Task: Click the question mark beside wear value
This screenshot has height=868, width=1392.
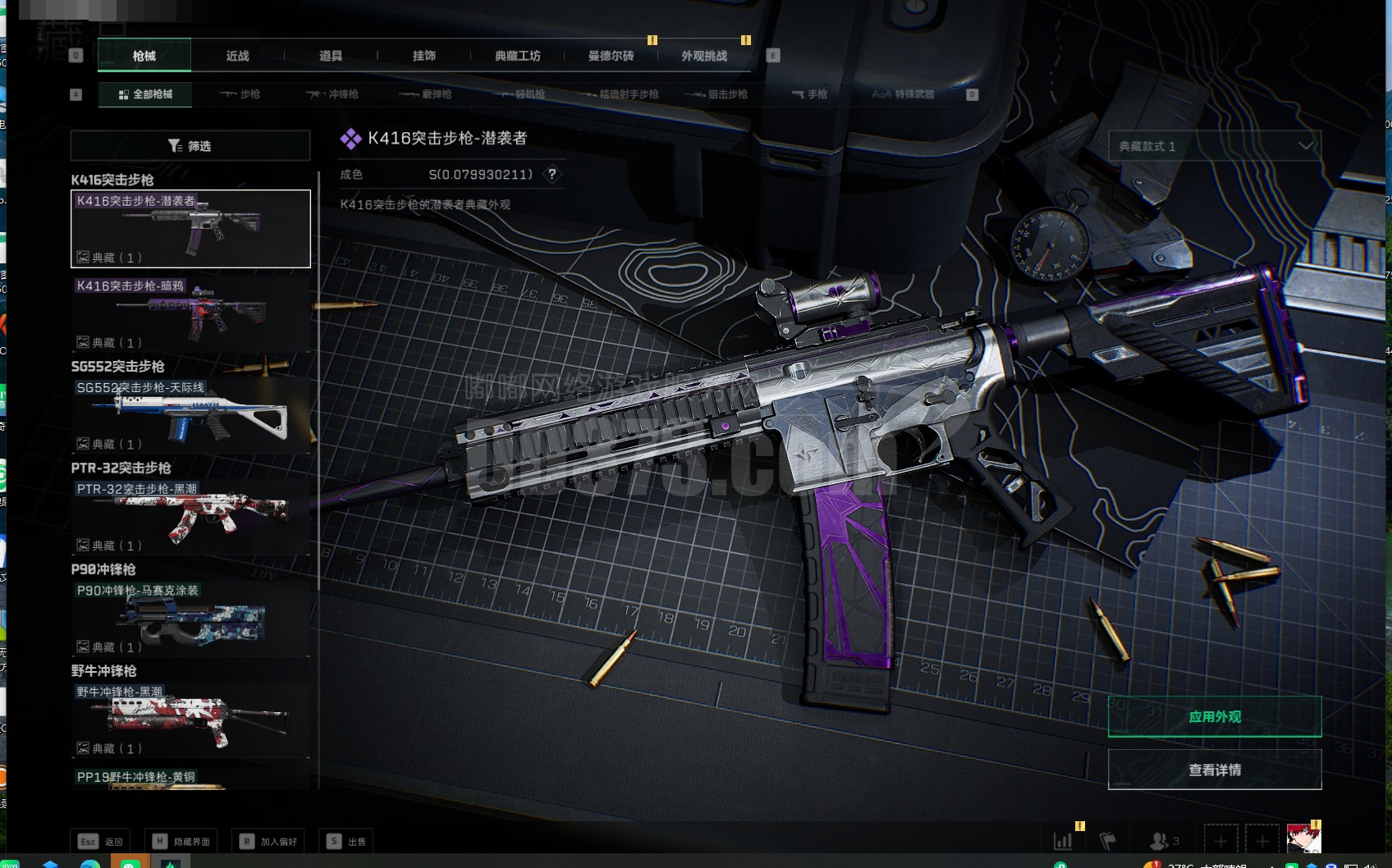Action: 552,174
